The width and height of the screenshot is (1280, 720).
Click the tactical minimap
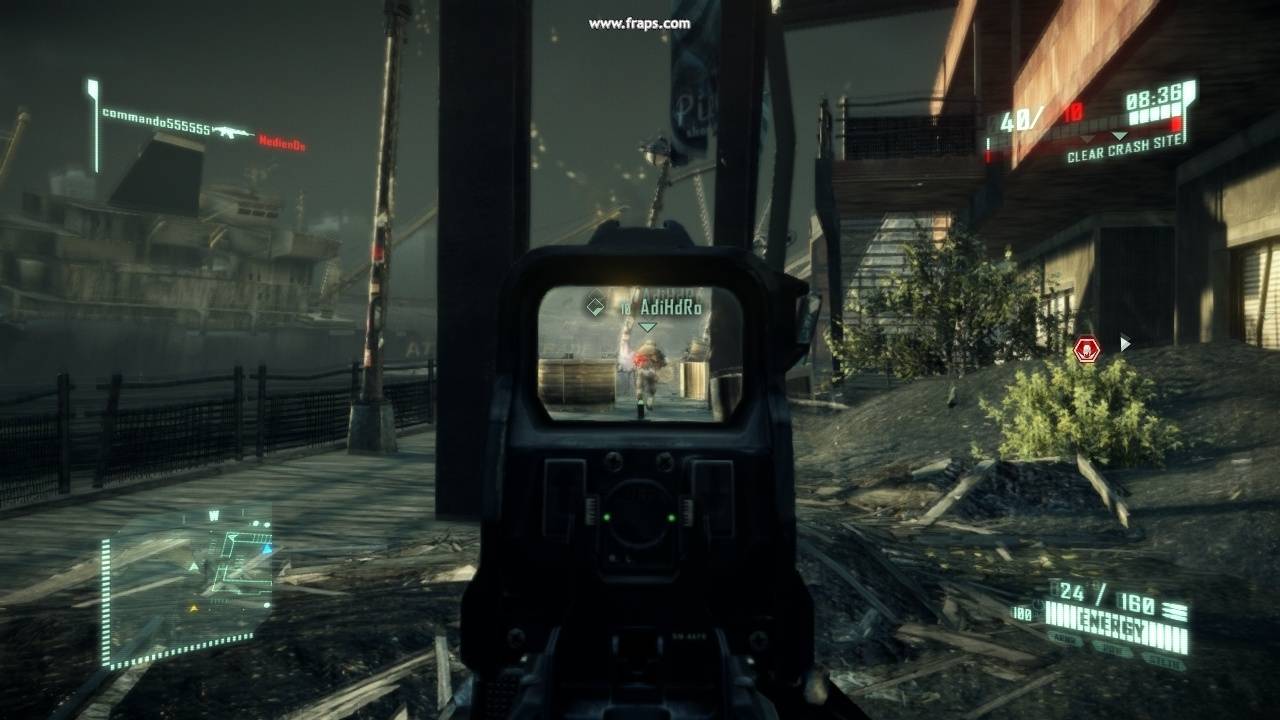tap(185, 585)
